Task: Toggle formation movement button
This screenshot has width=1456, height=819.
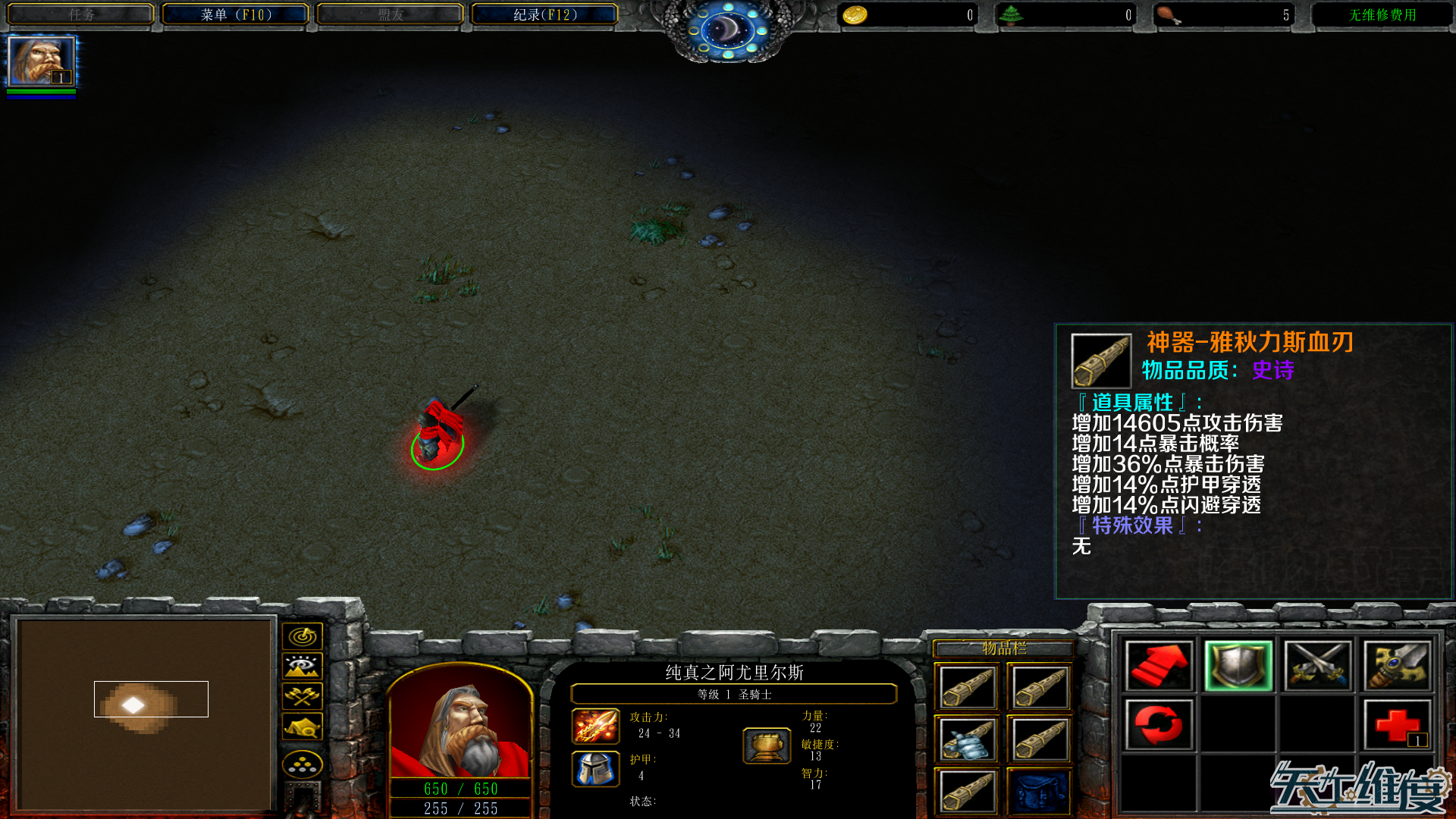Action: 303,764
